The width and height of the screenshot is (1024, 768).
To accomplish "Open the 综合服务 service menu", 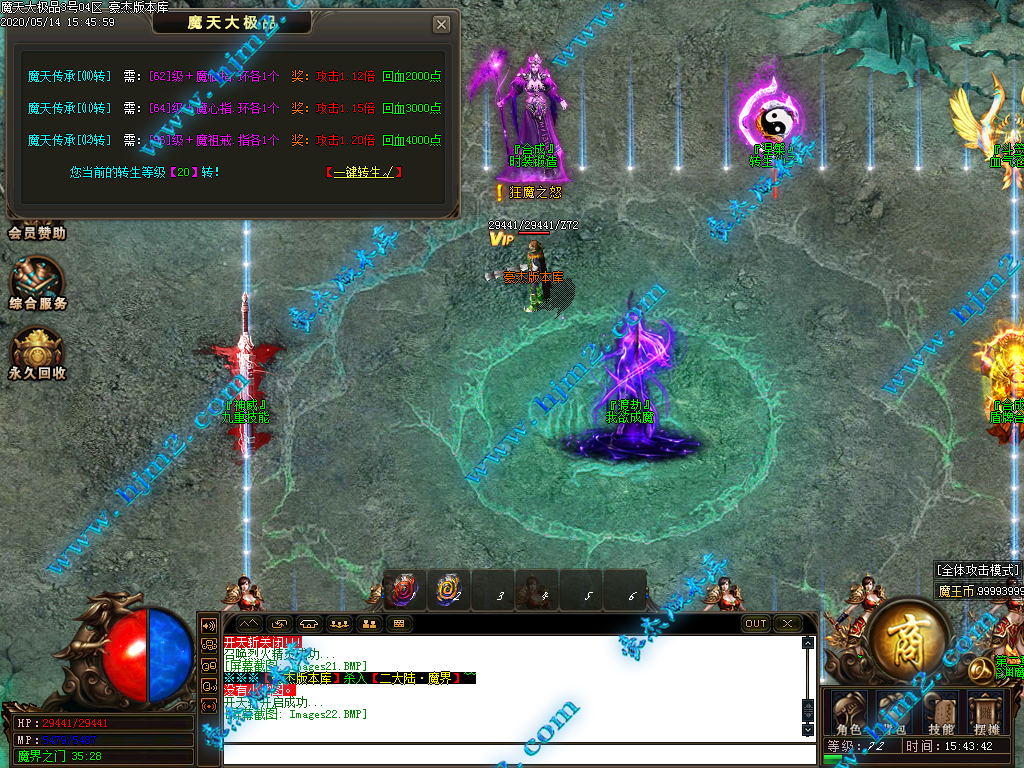I will (38, 282).
